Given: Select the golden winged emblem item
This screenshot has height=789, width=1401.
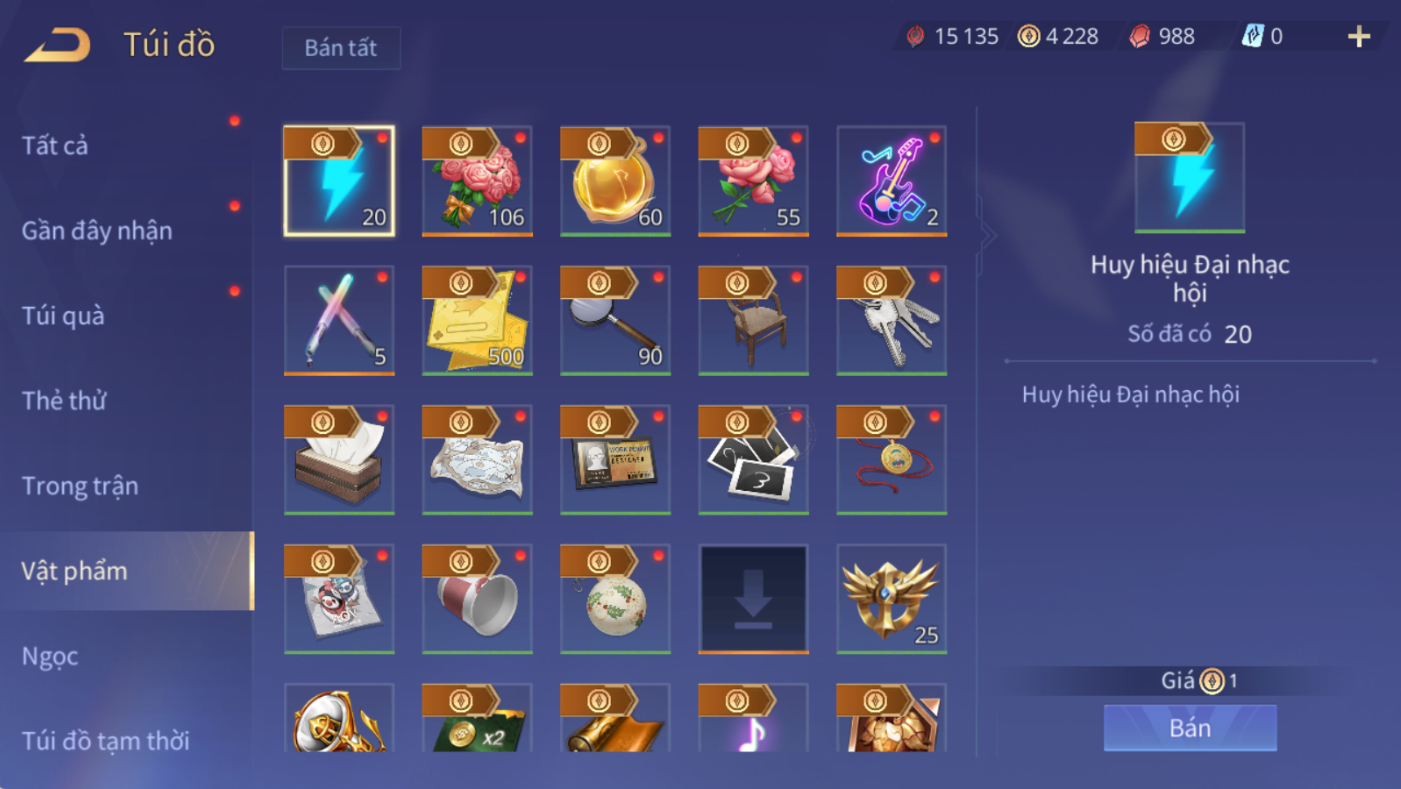Looking at the screenshot, I should coord(891,598).
